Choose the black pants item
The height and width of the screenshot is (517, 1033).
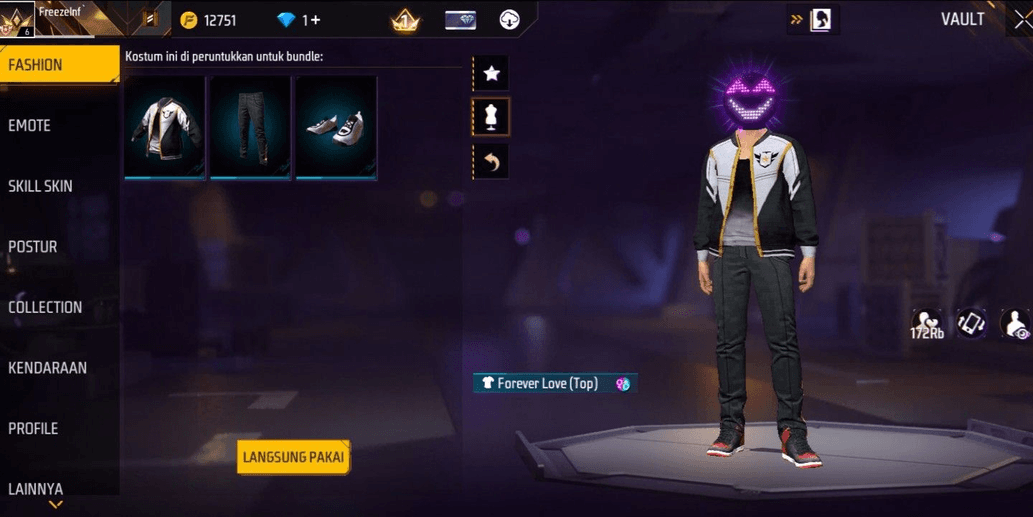250,127
